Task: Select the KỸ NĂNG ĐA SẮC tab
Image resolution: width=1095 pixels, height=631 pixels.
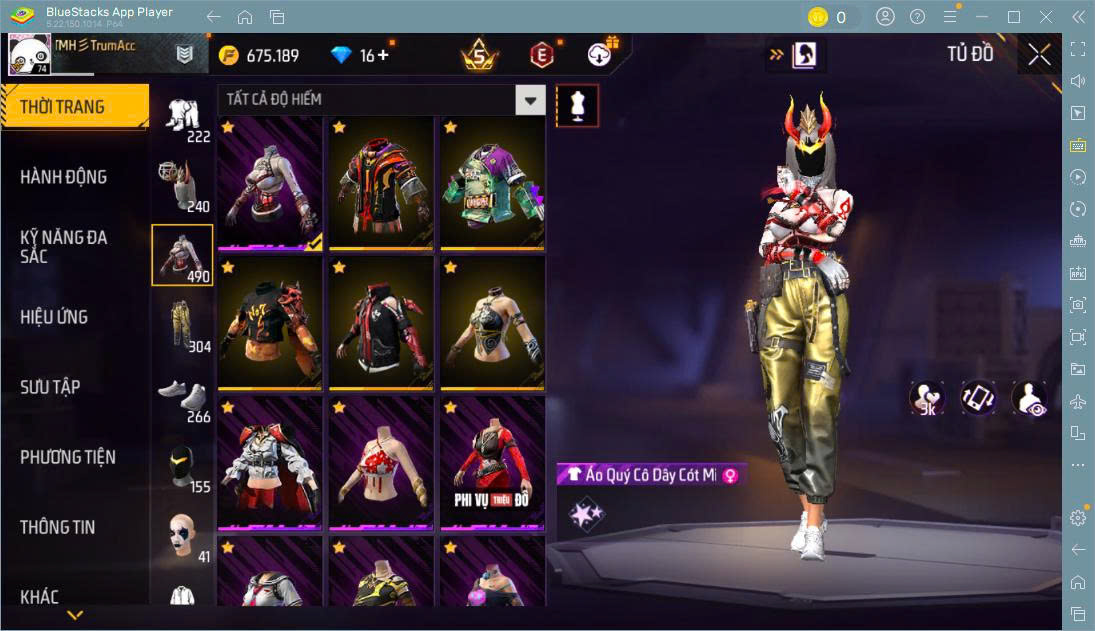Action: point(64,247)
